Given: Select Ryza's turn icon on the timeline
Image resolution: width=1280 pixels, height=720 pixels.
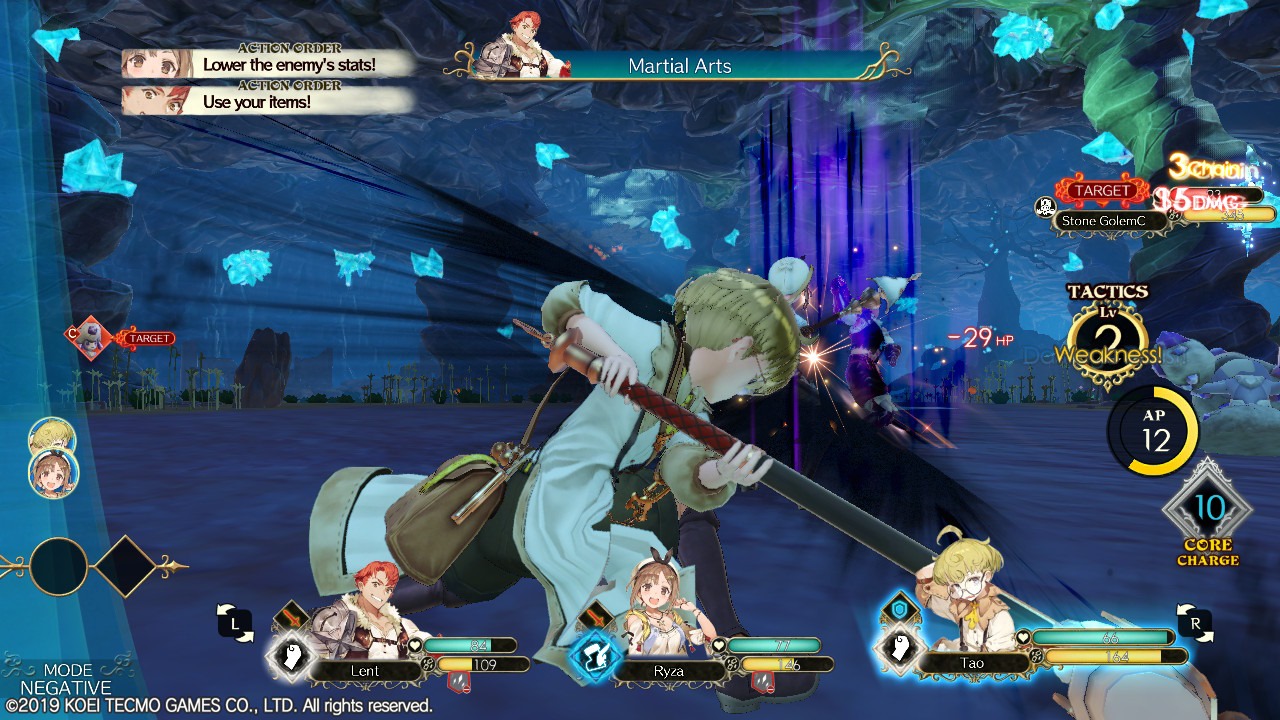Looking at the screenshot, I should click(x=51, y=474).
